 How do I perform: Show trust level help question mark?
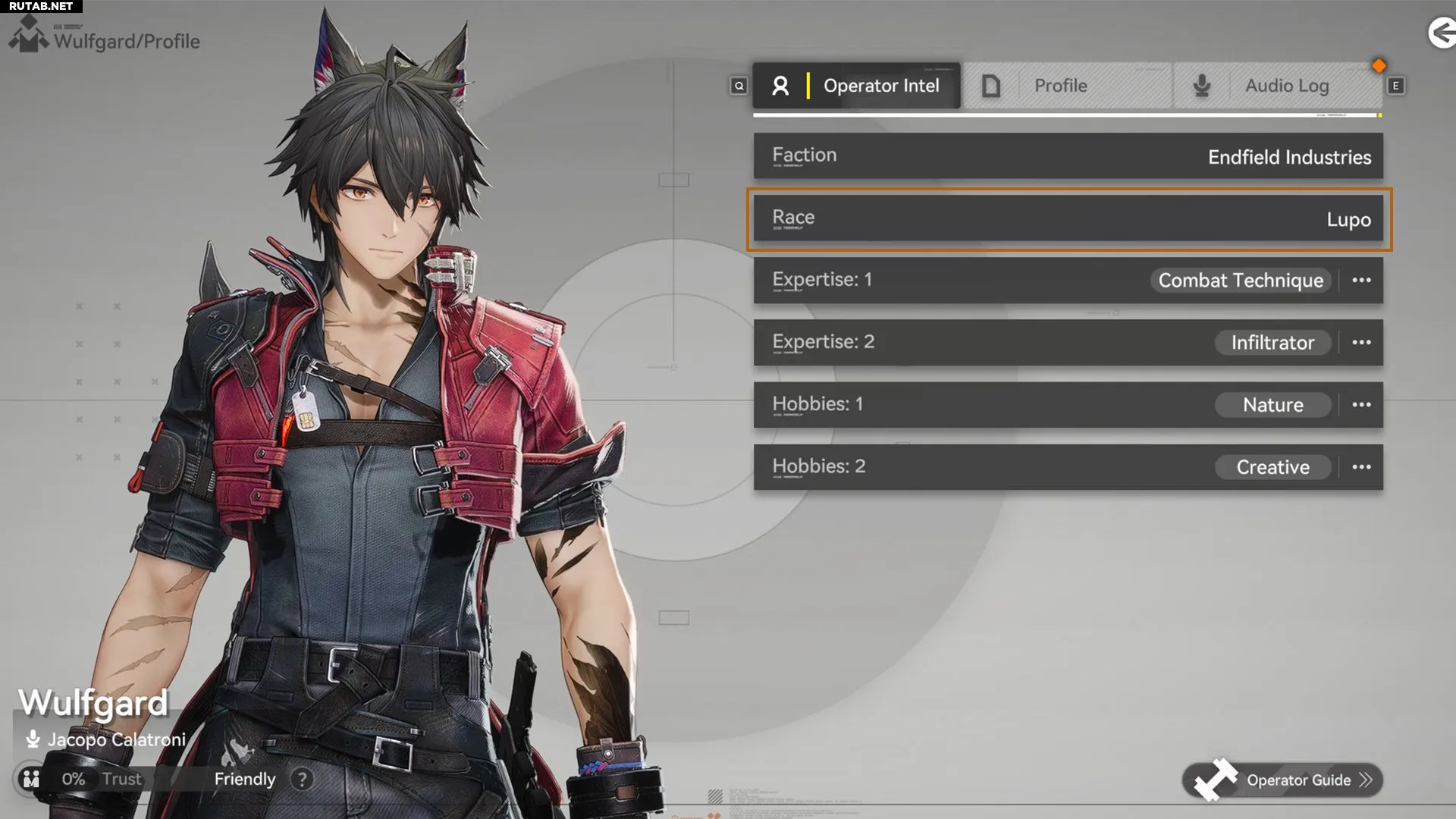click(302, 779)
